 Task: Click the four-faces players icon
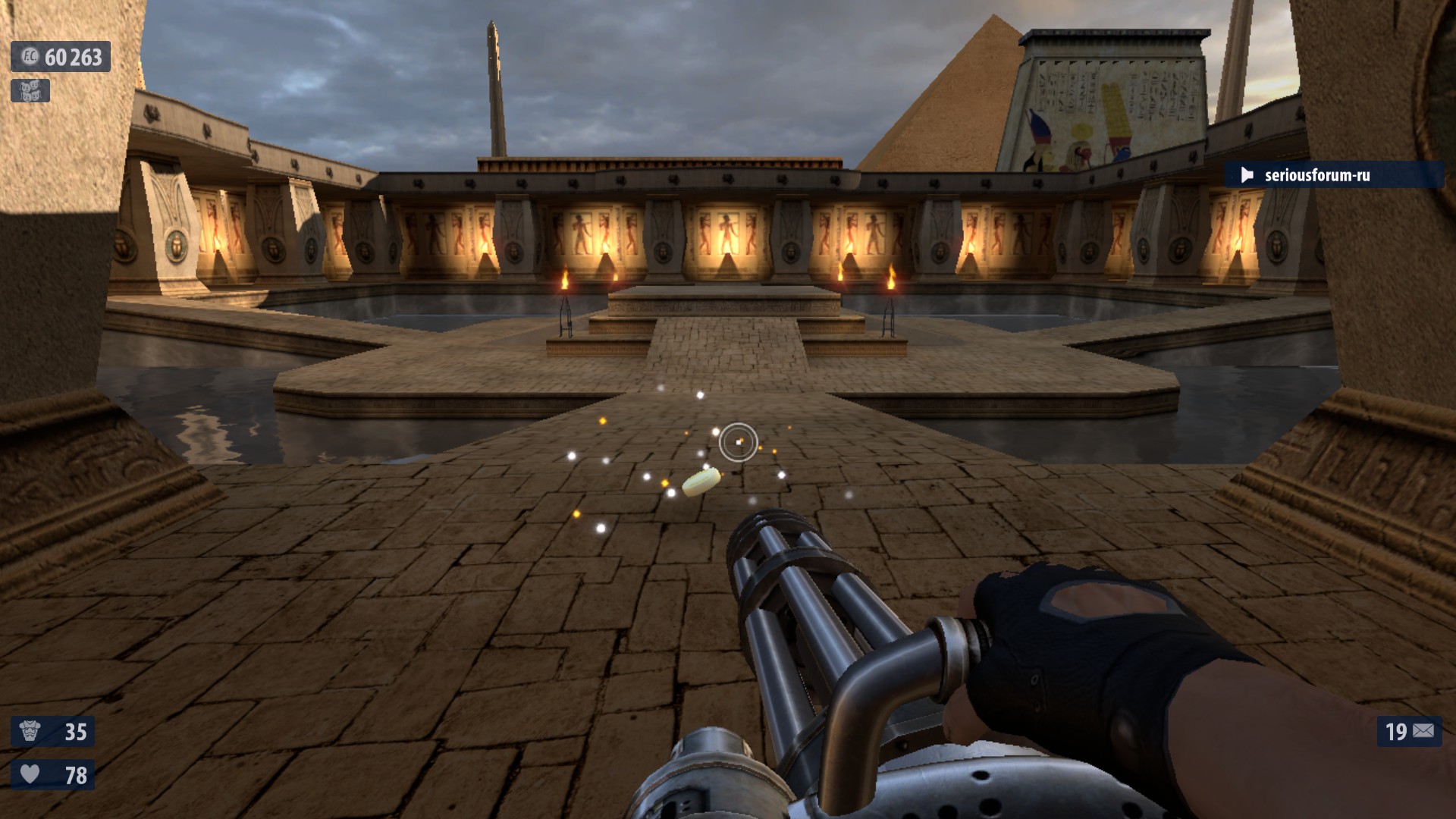pyautogui.click(x=30, y=91)
